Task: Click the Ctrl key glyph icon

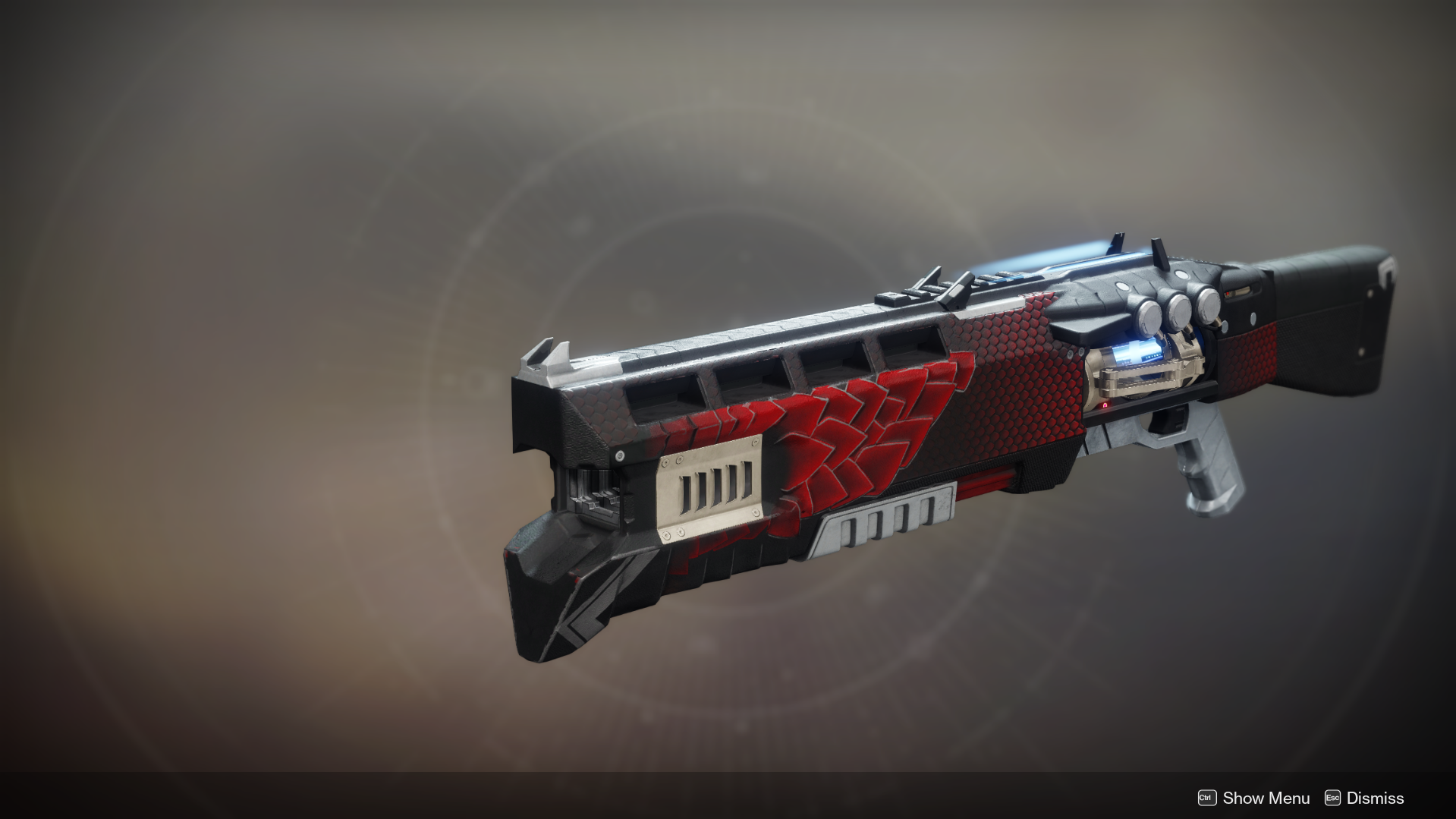Action: [1209, 798]
